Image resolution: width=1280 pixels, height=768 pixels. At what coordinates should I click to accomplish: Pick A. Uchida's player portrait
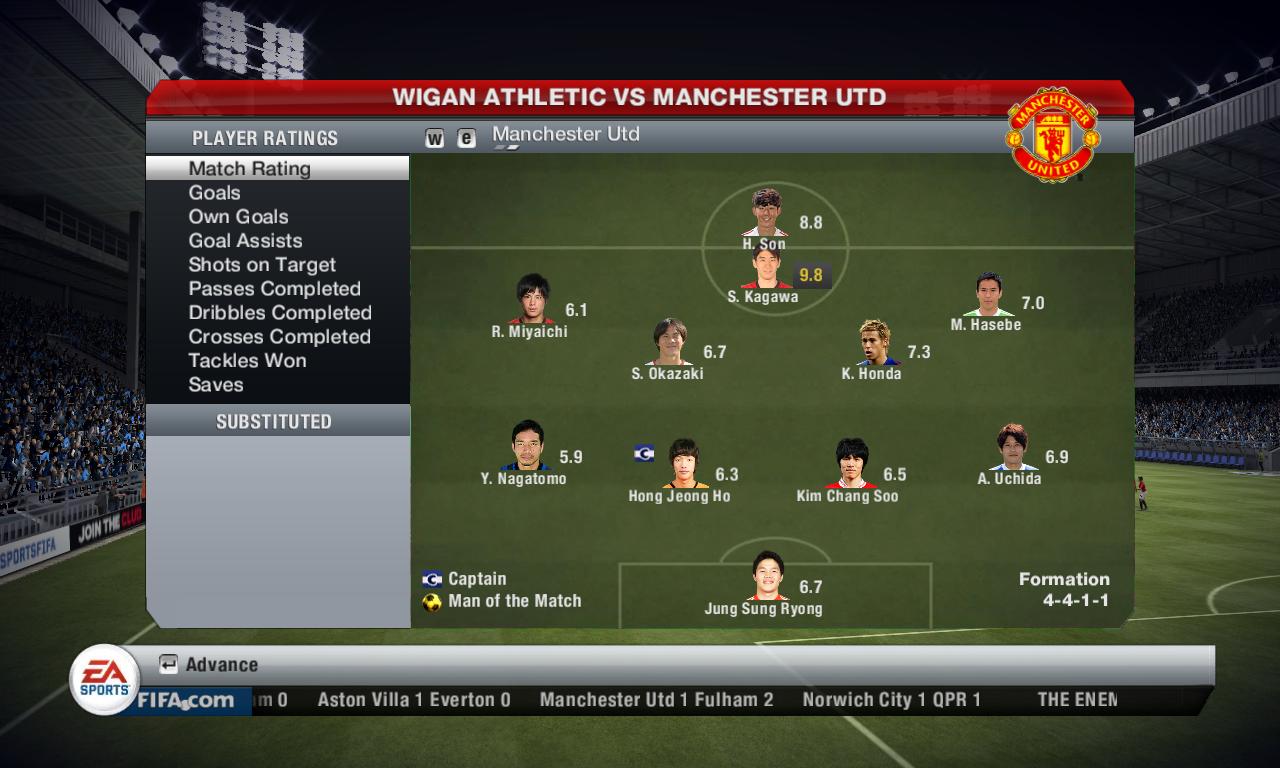tap(1012, 448)
